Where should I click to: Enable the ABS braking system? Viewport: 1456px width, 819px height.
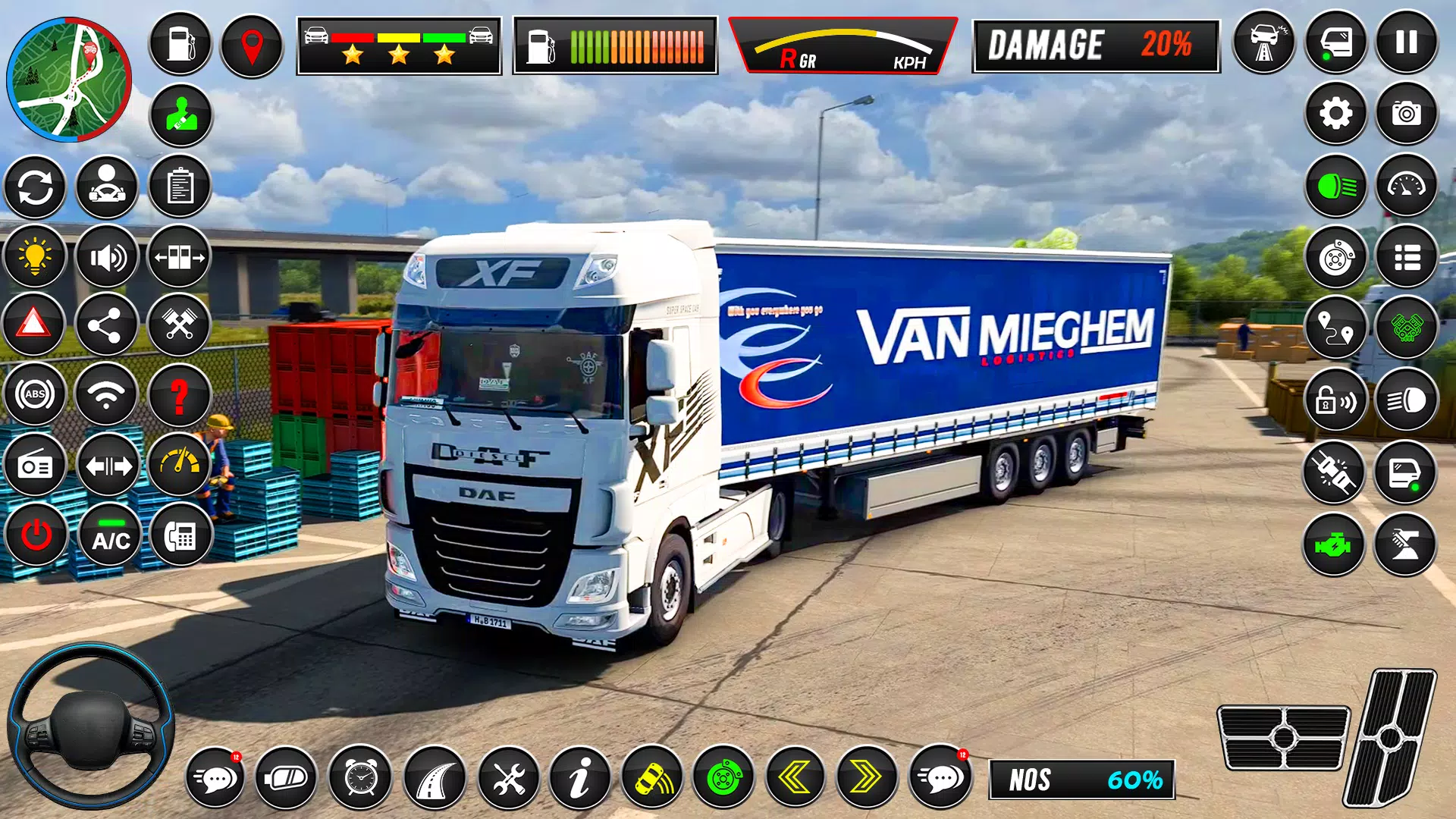click(x=35, y=394)
